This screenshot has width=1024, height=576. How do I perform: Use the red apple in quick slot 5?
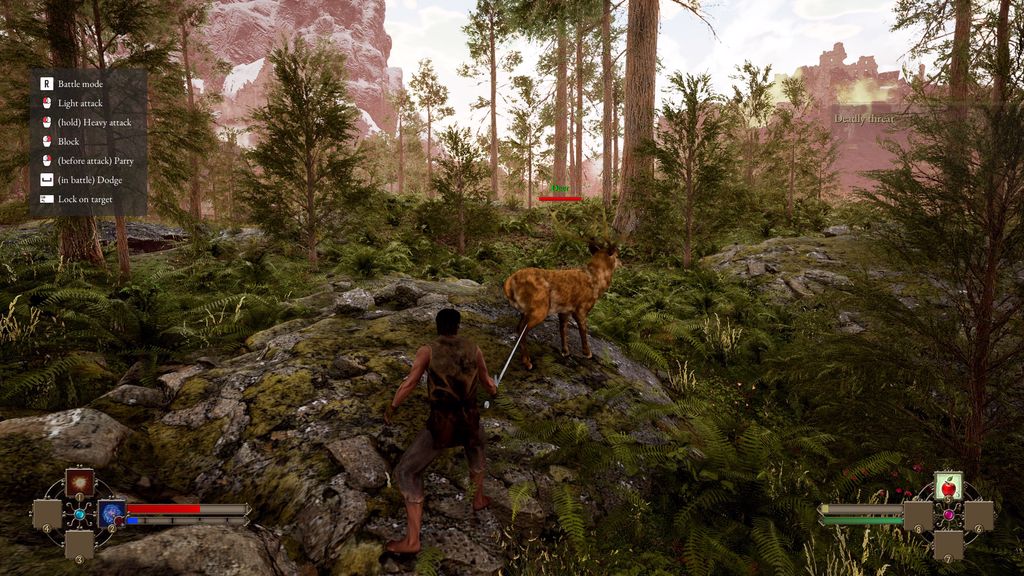[948, 486]
